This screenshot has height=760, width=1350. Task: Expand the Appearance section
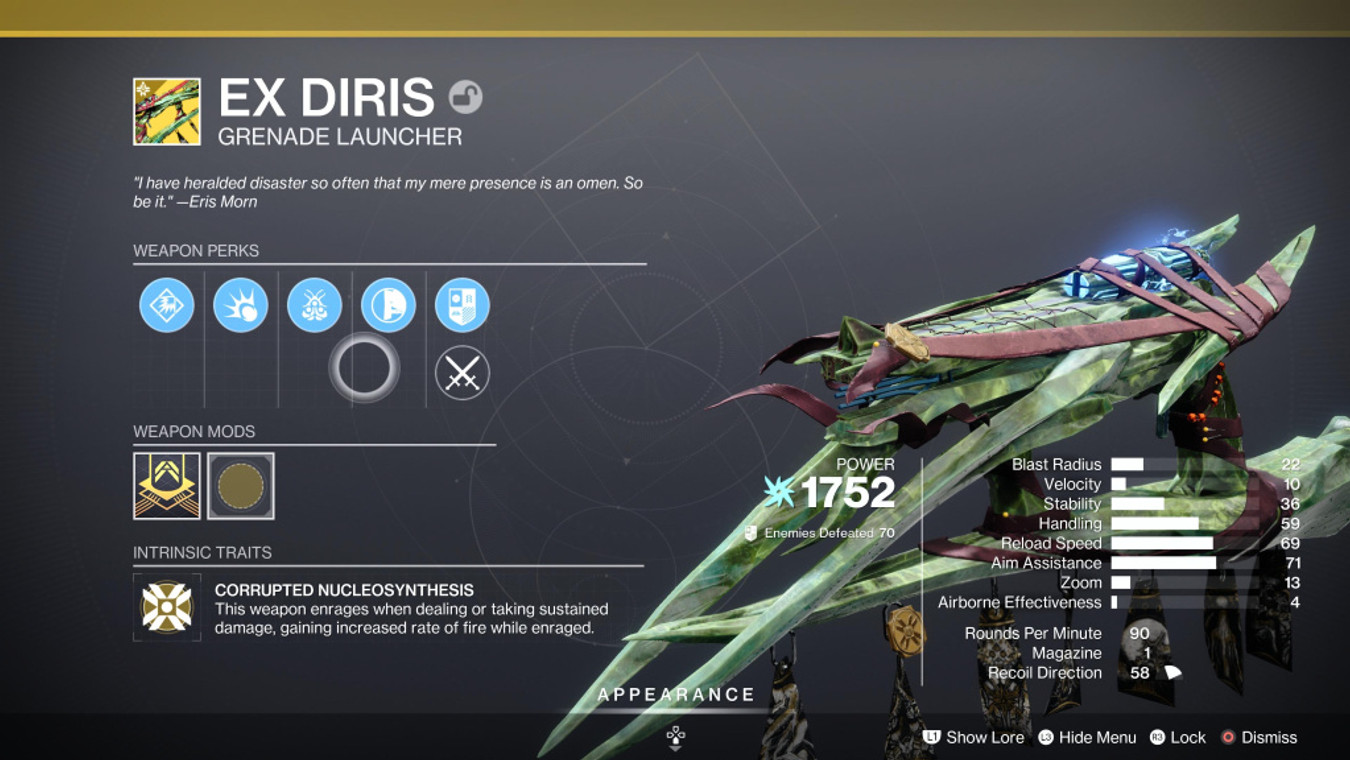point(675,693)
